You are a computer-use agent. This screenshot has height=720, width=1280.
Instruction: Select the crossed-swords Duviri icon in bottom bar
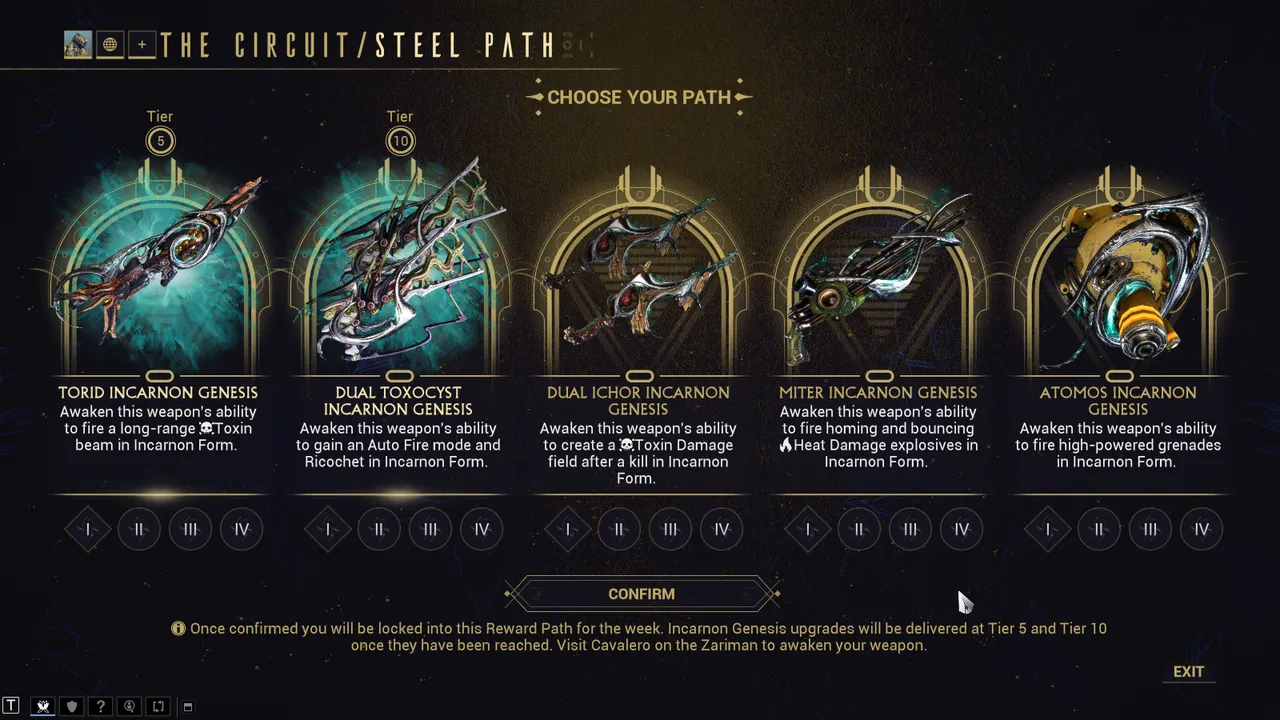43,707
